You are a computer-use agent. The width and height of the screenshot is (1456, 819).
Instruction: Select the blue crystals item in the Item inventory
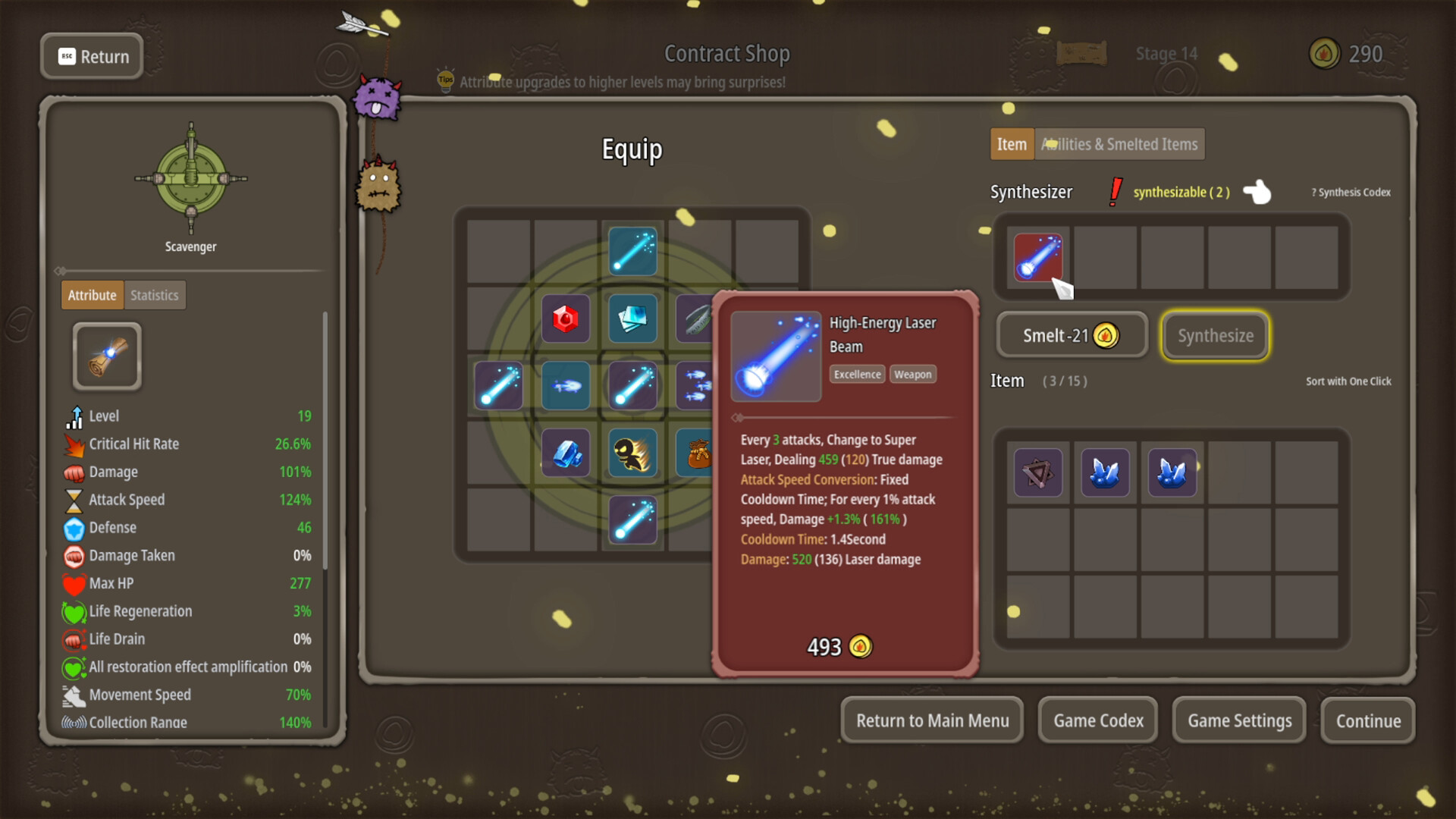[1106, 472]
